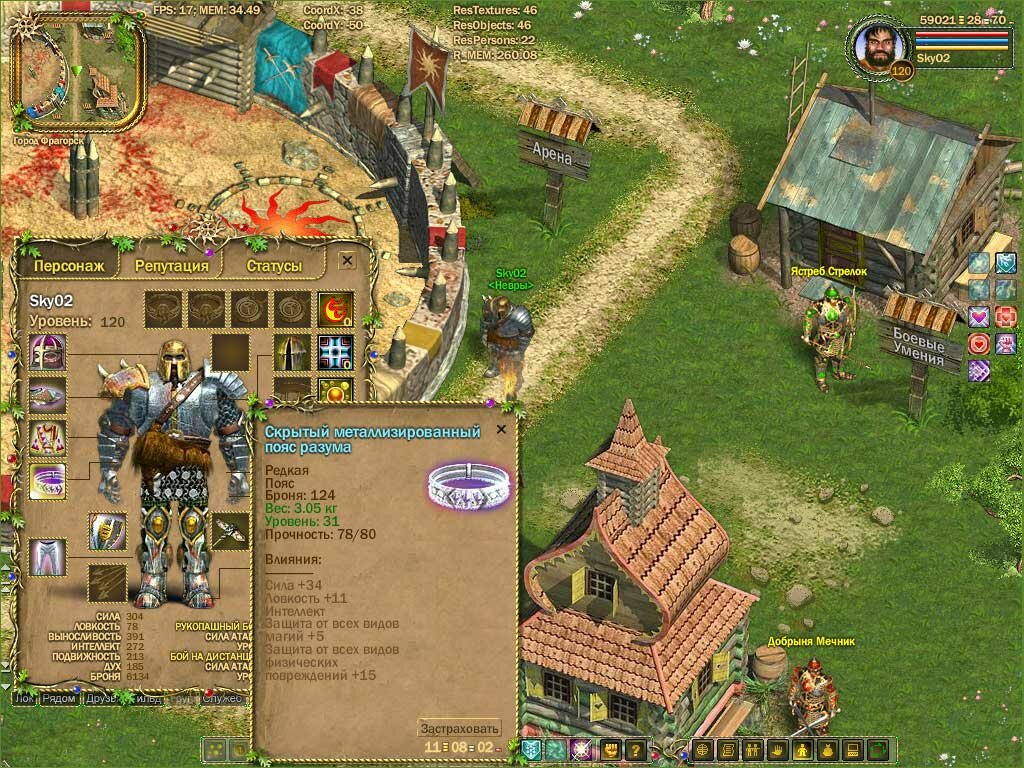1024x768 pixels.
Task: Open the Рядом chat tab
Action: click(59, 698)
